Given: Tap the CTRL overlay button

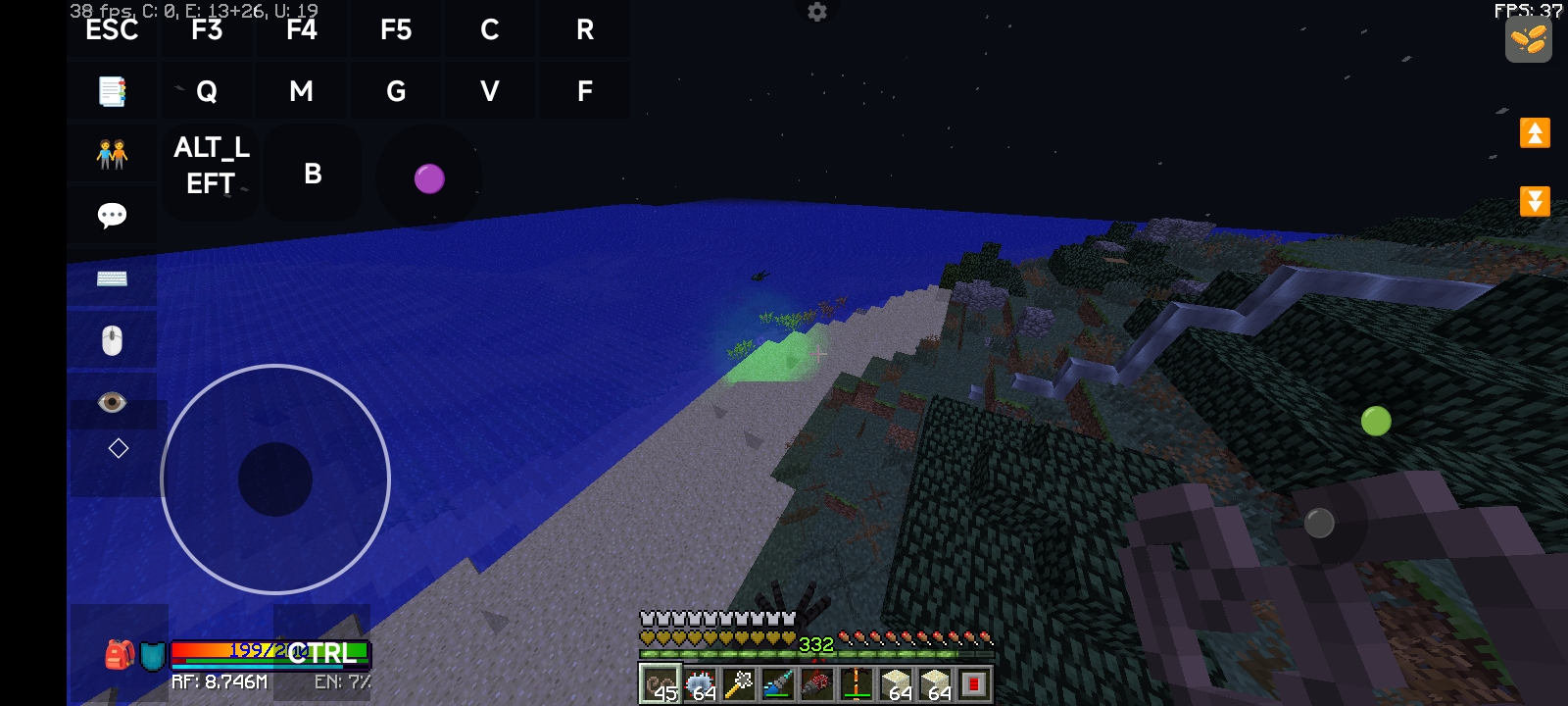Looking at the screenshot, I should [321, 653].
